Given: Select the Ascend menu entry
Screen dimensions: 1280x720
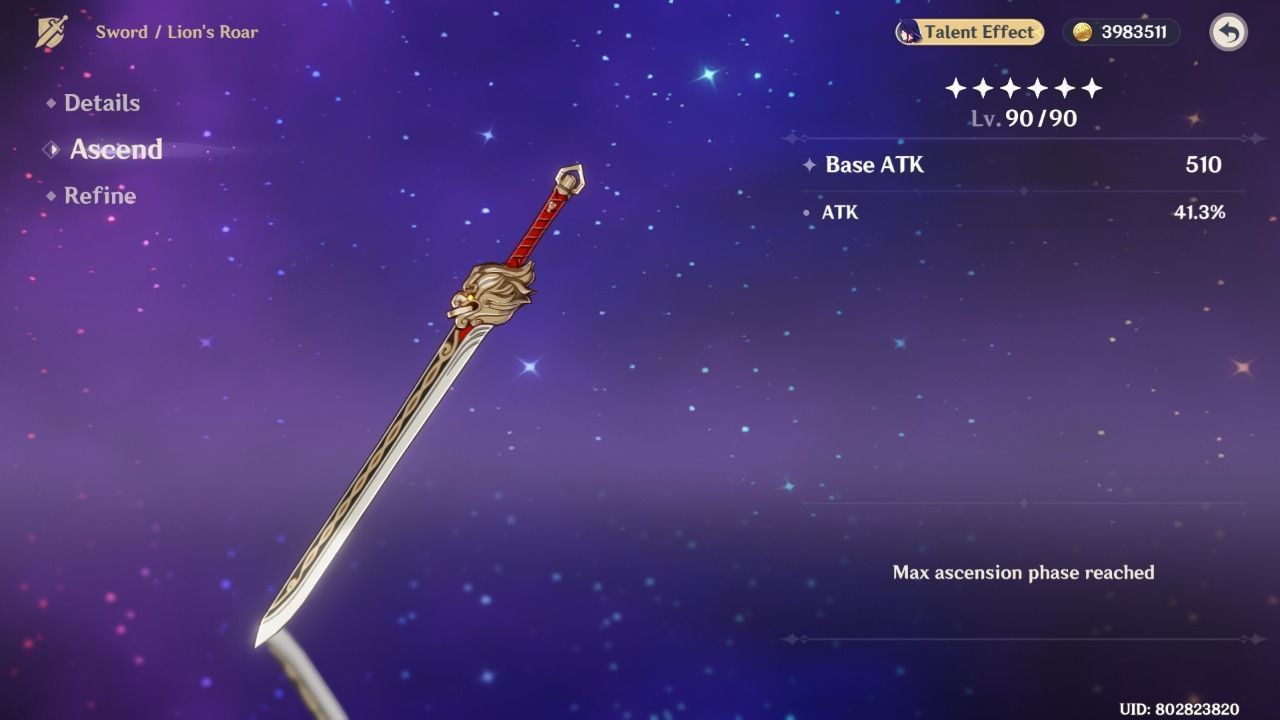Looking at the screenshot, I should [x=115, y=150].
